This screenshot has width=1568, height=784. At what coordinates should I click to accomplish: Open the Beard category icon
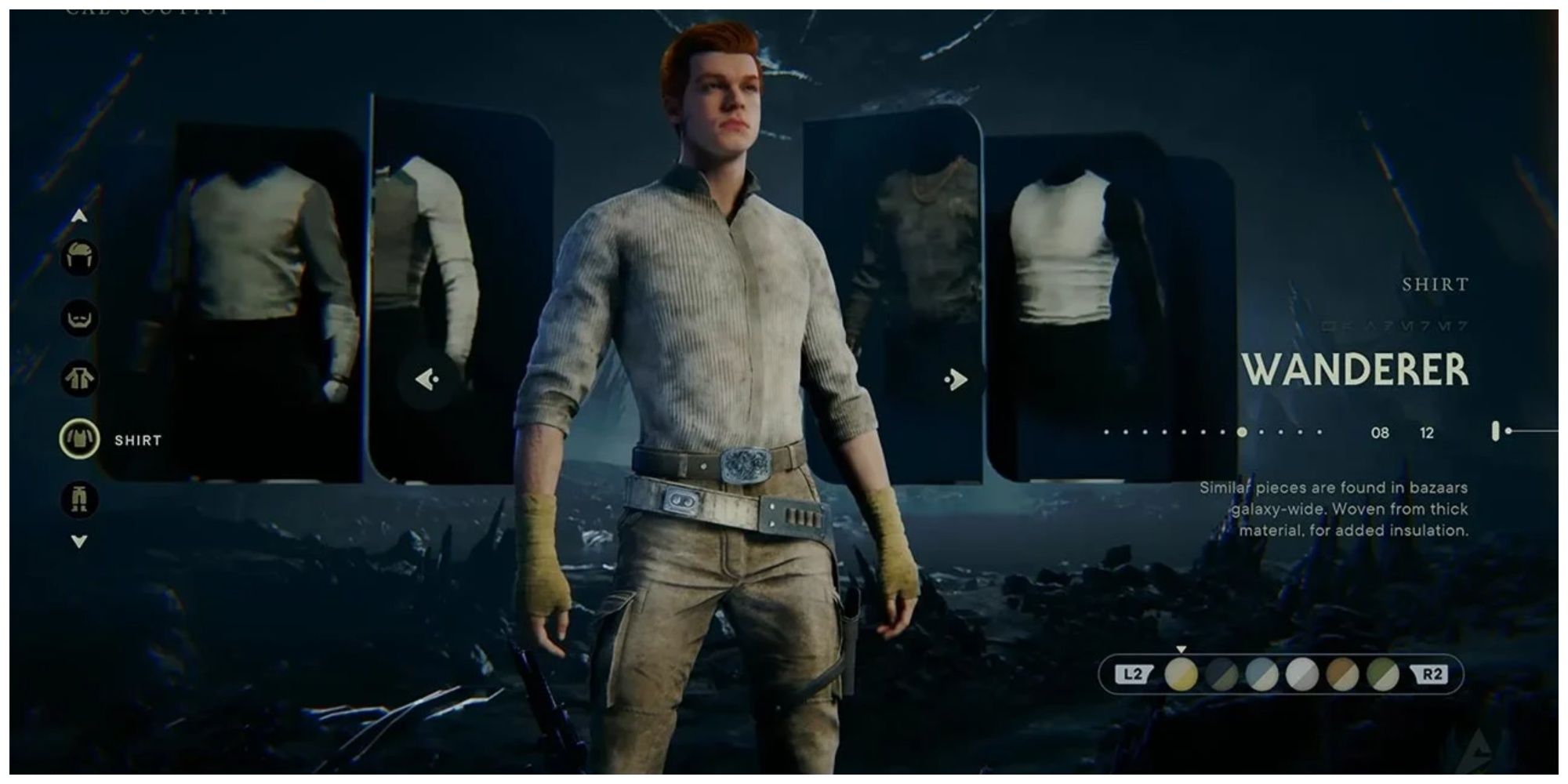coord(81,318)
